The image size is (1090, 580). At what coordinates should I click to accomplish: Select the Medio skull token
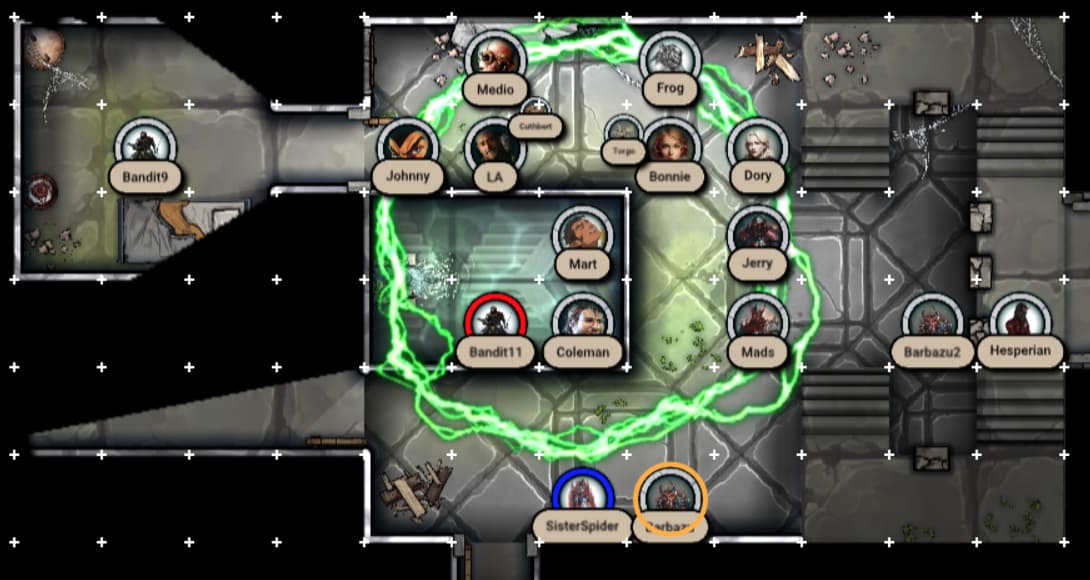pyautogui.click(x=495, y=59)
